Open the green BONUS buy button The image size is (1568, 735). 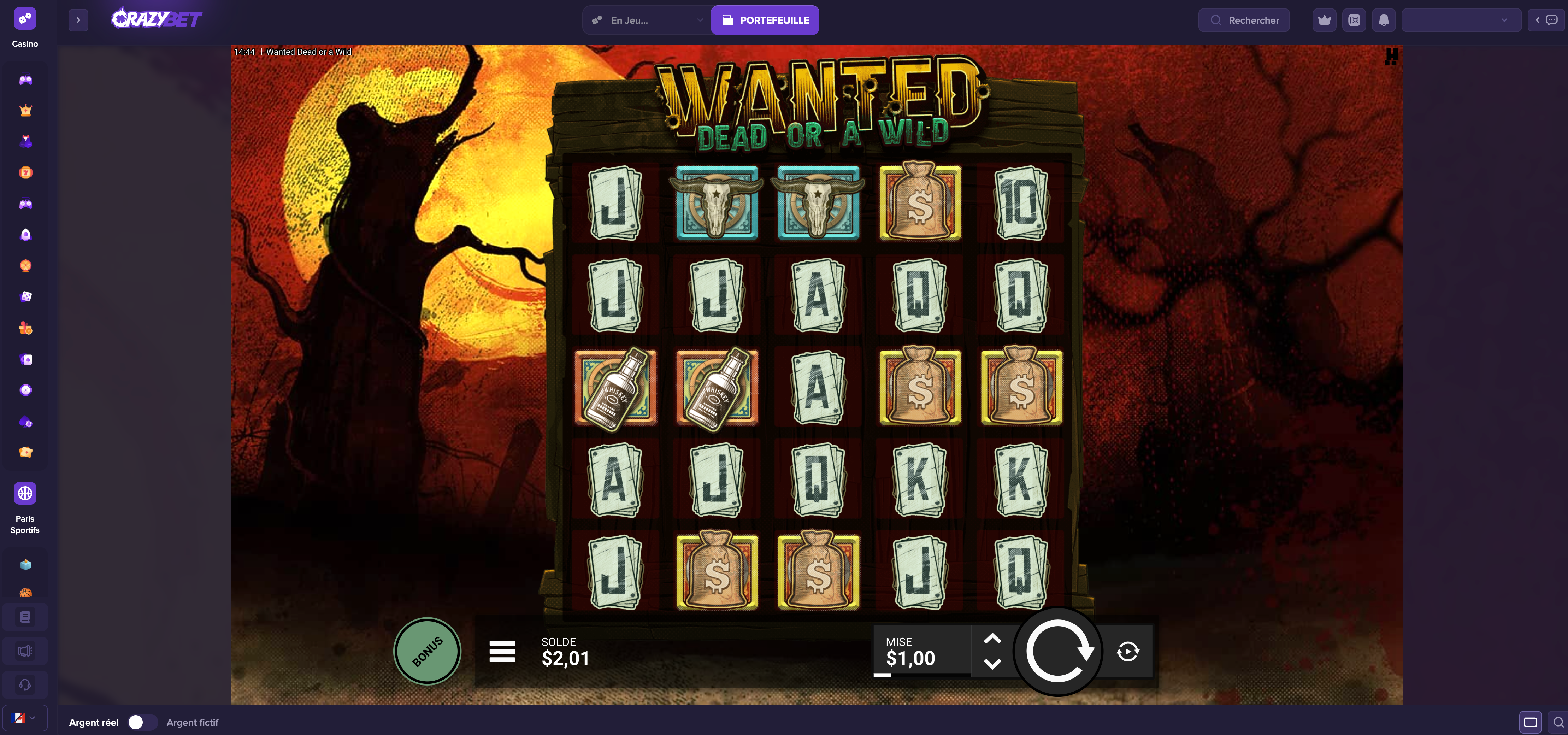pyautogui.click(x=427, y=651)
